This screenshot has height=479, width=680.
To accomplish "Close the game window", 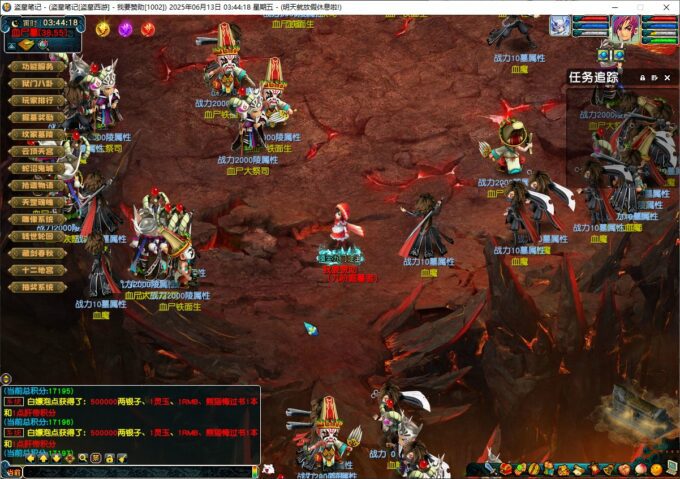I will (666, 7).
